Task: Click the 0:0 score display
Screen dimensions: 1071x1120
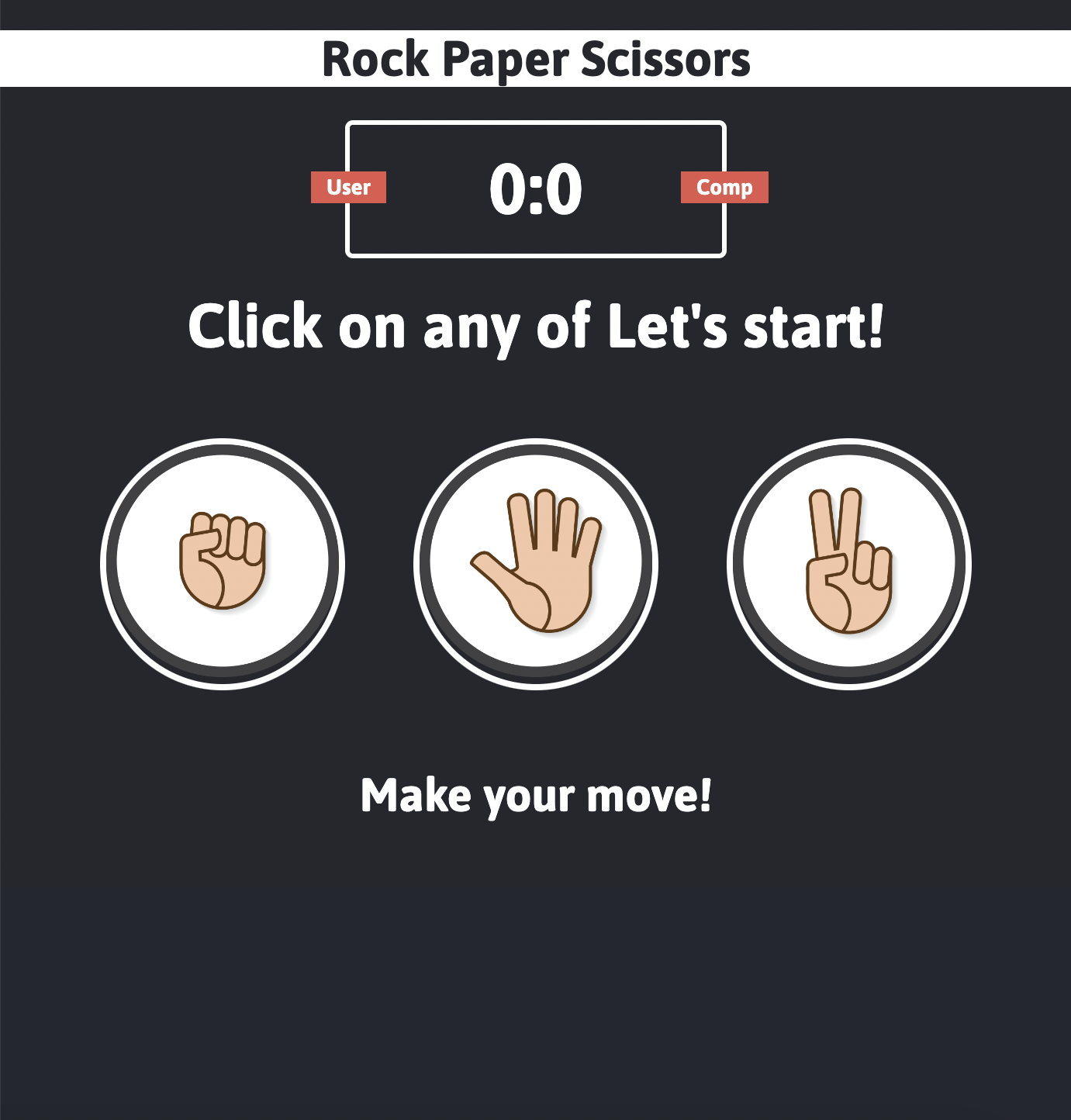Action: tap(536, 188)
